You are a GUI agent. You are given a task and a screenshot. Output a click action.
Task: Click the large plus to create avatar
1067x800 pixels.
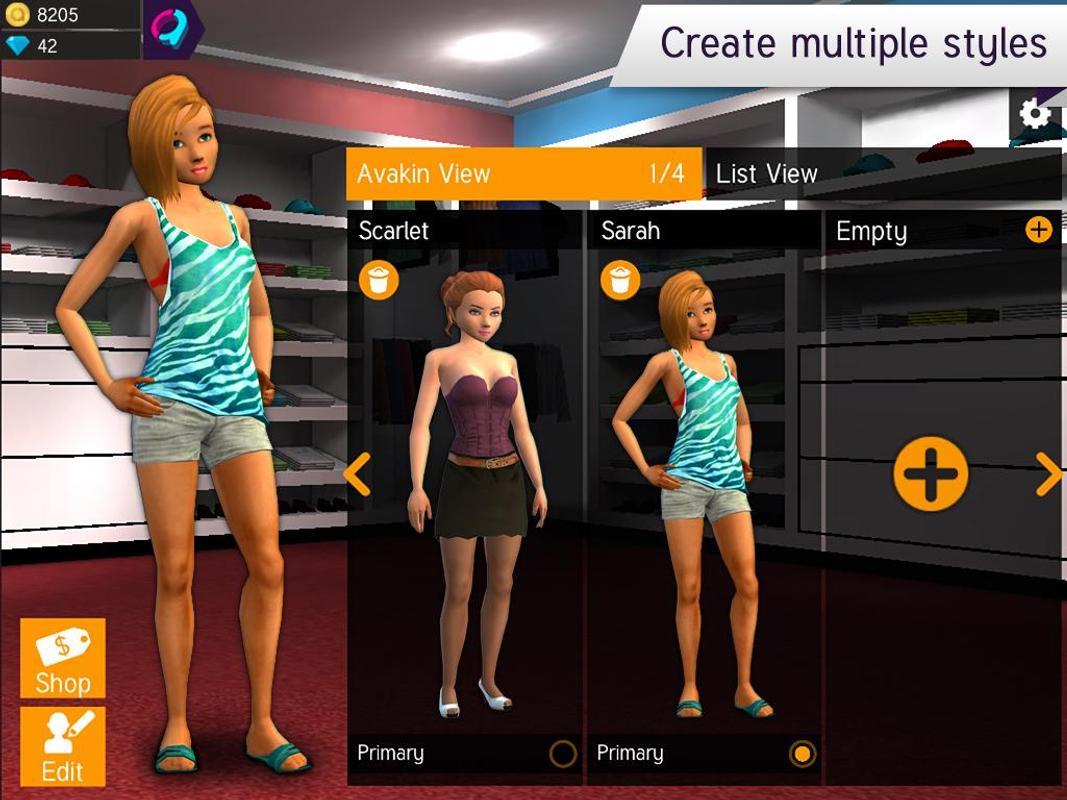click(x=930, y=473)
